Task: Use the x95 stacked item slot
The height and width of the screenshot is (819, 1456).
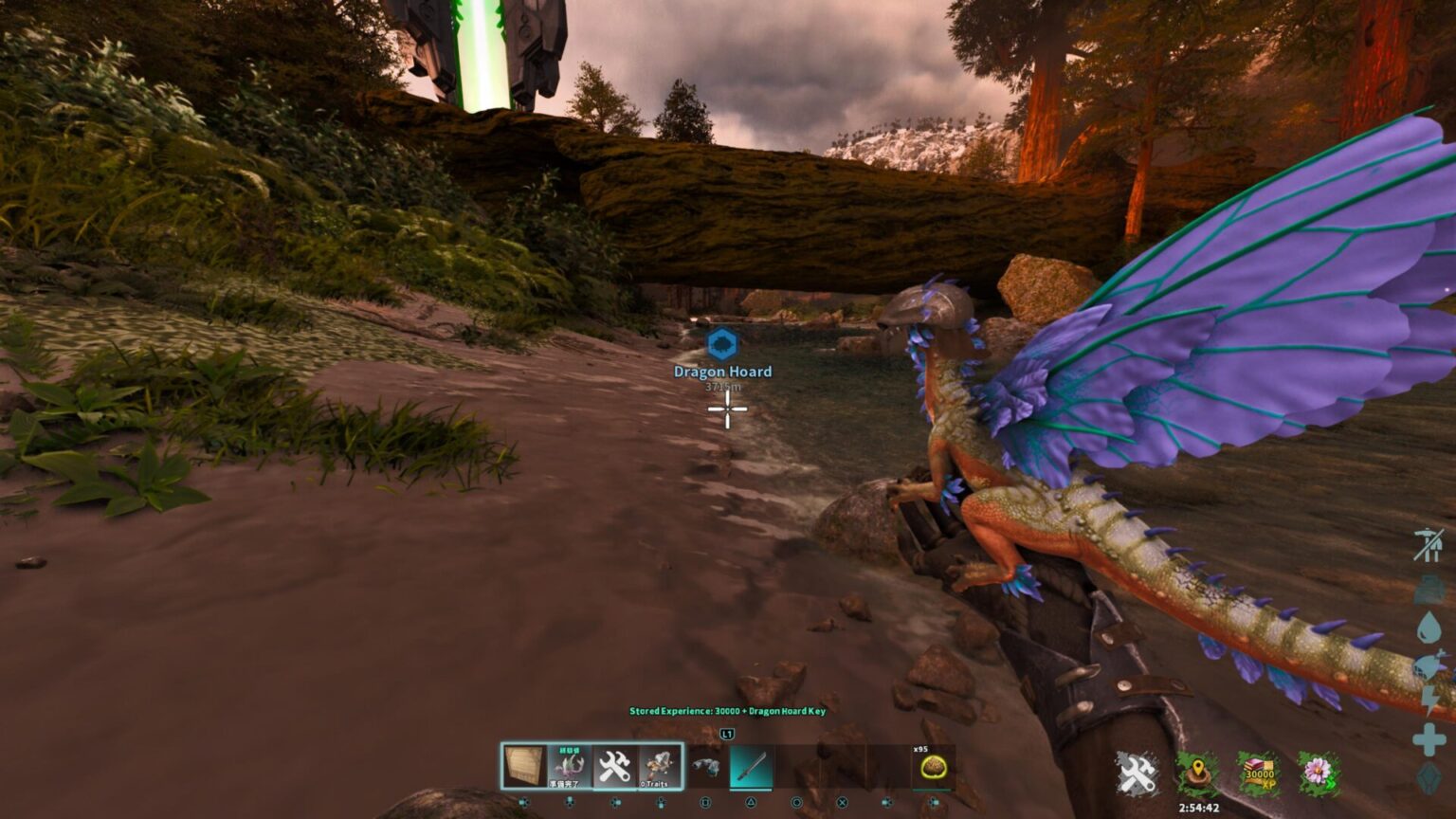Action: 932,767
